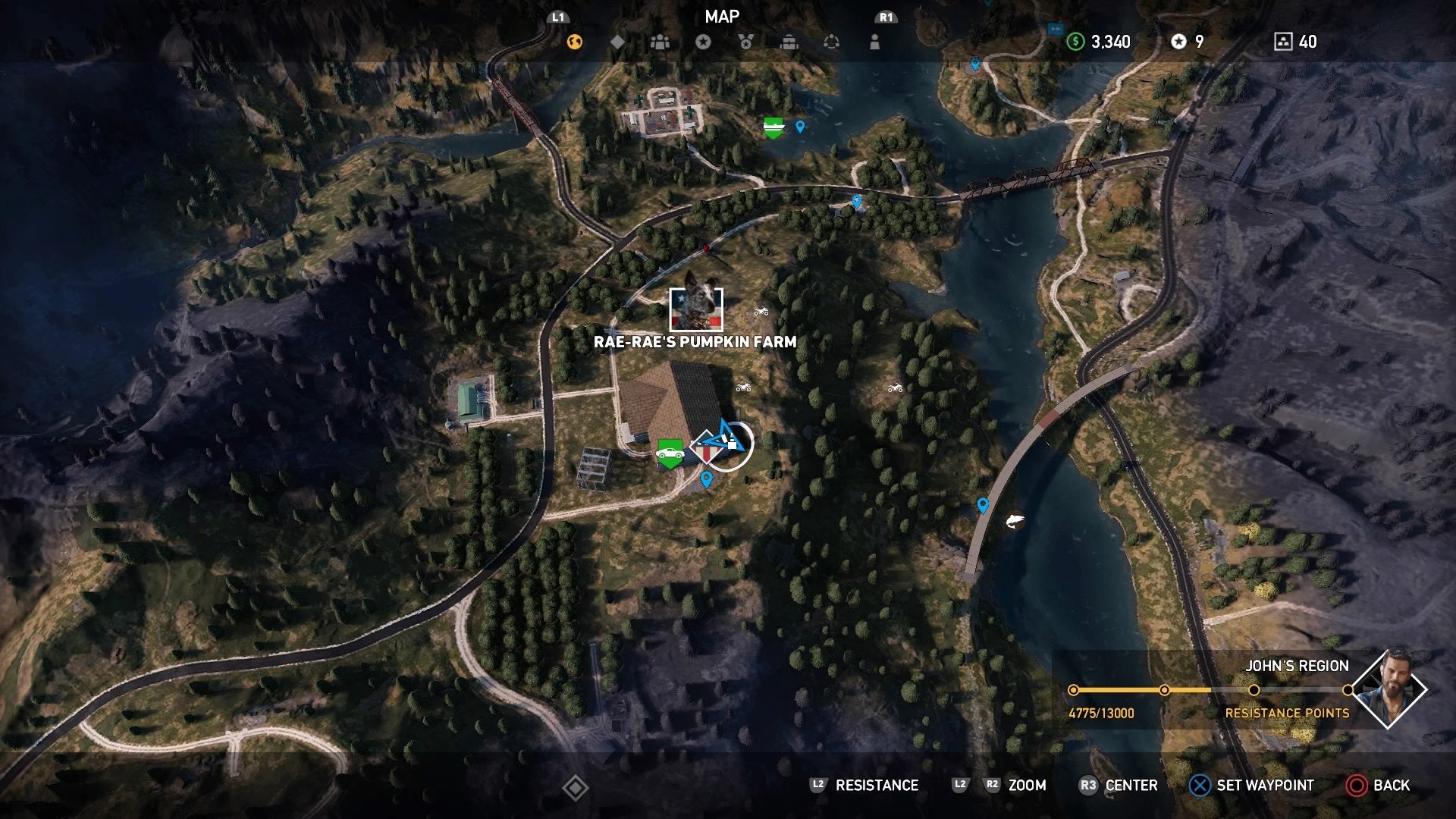Select the Boomer photo at Rae-Rae's Pumpkin Farm
The image size is (1456, 819).
pyautogui.click(x=698, y=309)
